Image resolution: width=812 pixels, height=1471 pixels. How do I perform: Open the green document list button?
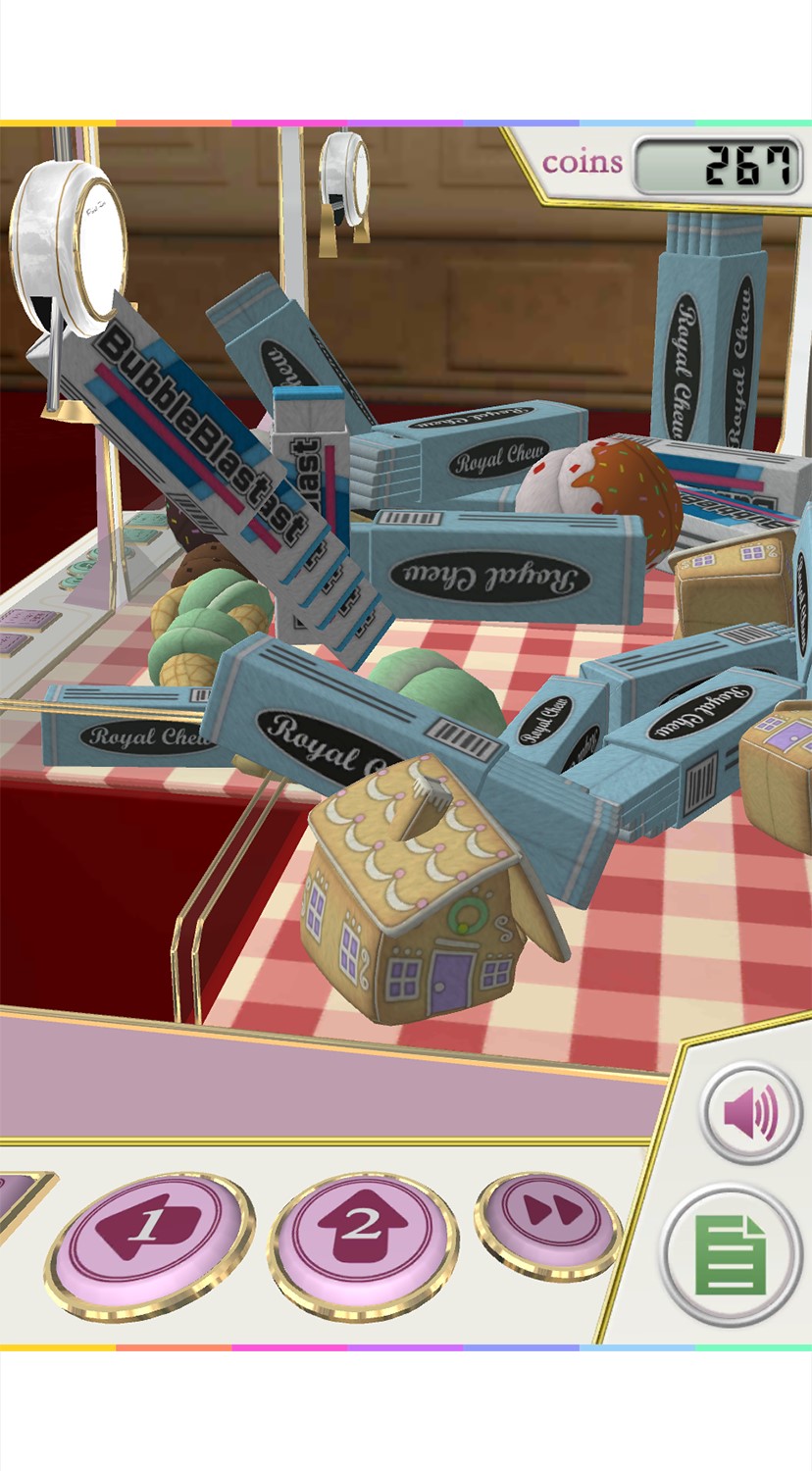pyautogui.click(x=732, y=1255)
